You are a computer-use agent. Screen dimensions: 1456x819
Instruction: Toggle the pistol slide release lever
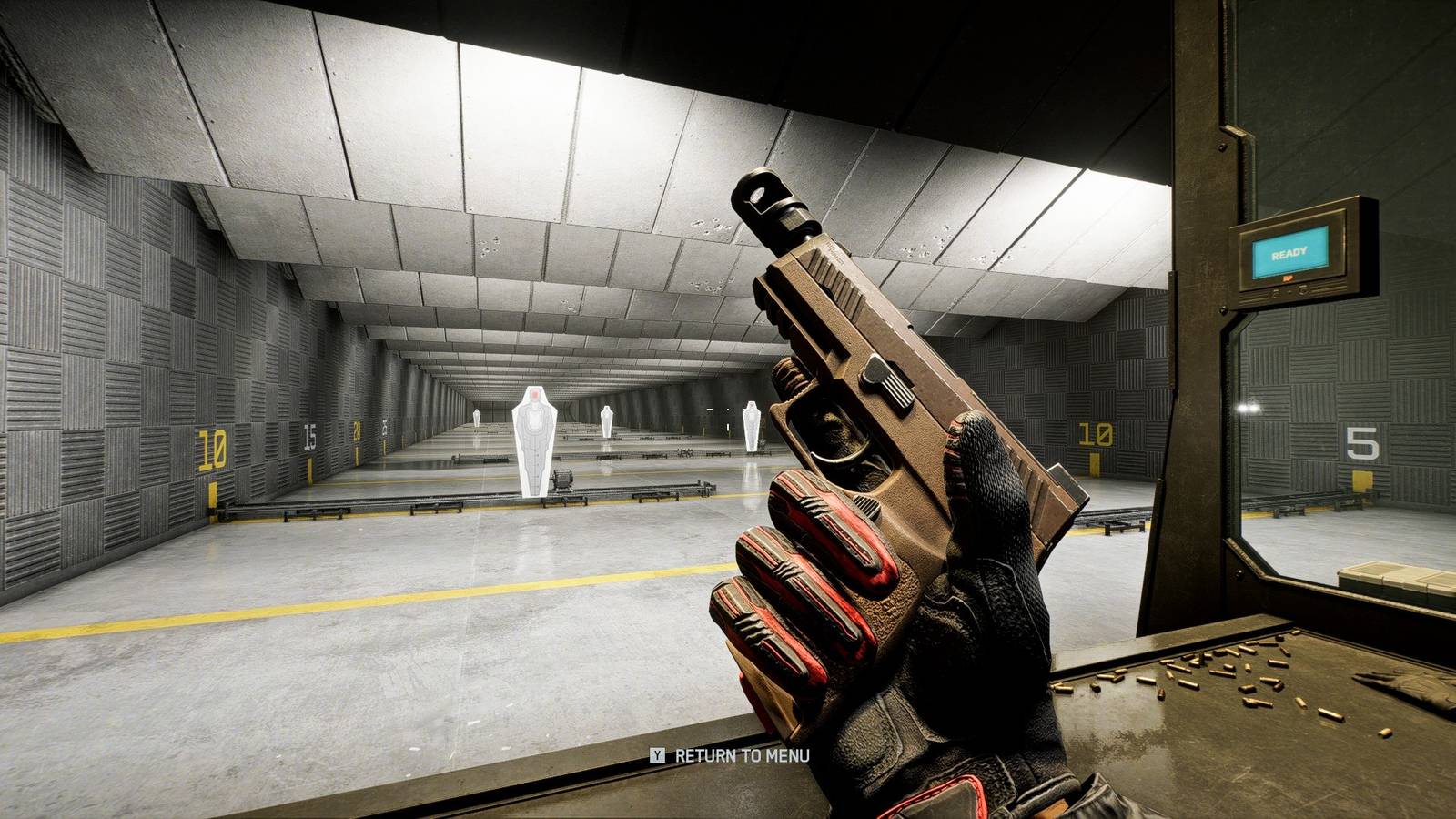click(x=887, y=387)
